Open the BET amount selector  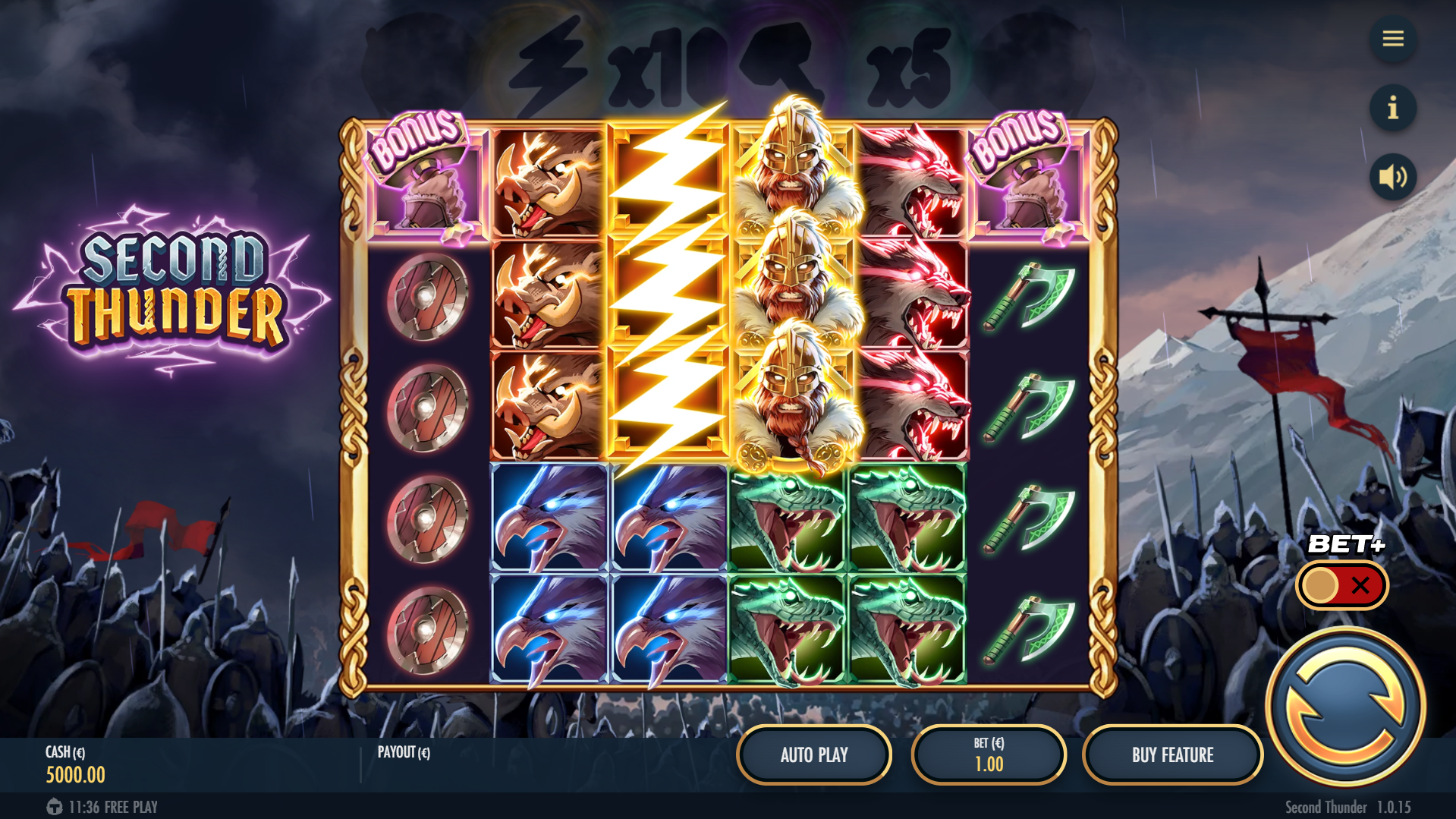coord(989,754)
